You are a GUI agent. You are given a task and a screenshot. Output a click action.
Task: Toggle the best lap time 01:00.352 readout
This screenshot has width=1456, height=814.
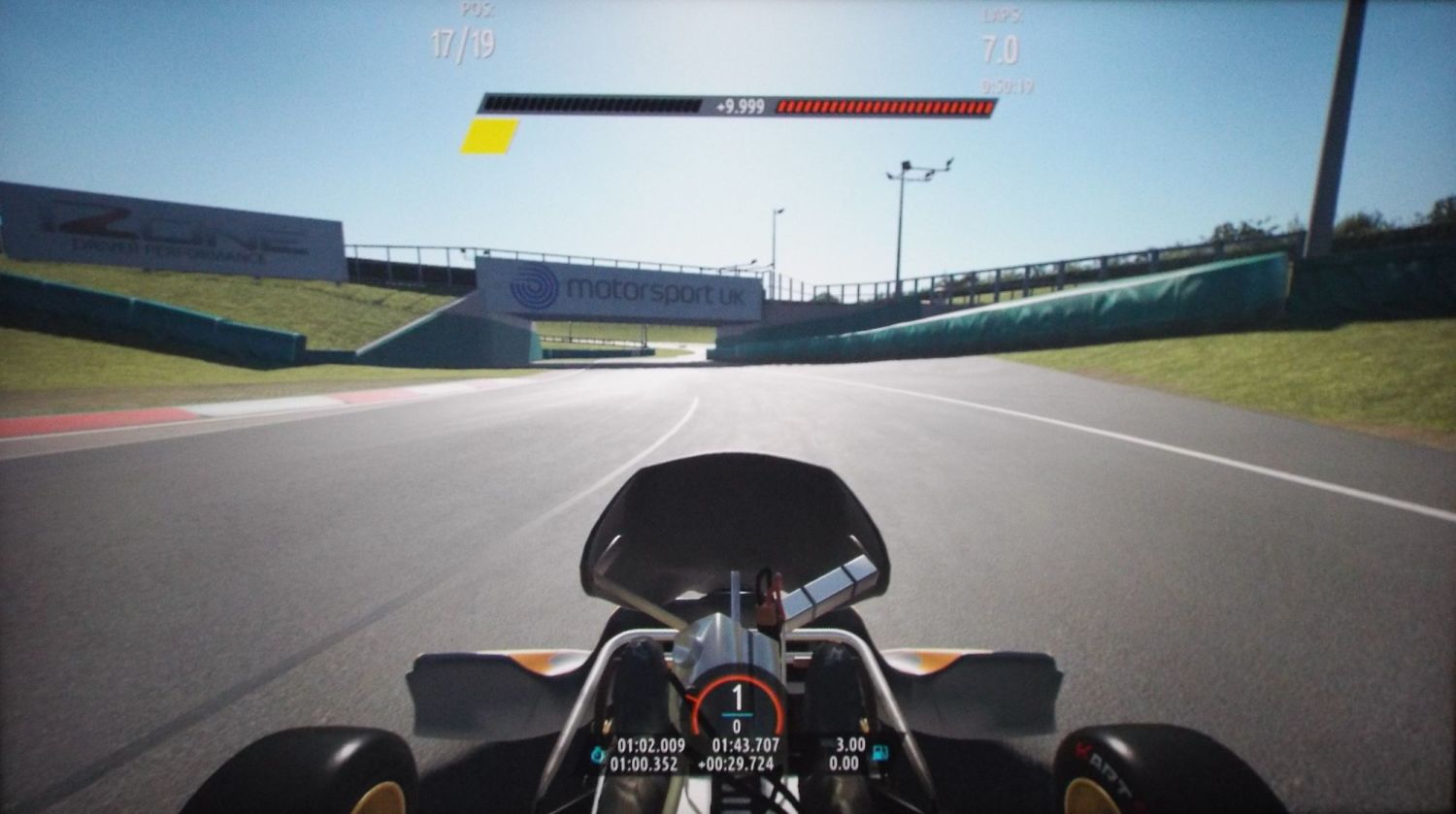[645, 765]
